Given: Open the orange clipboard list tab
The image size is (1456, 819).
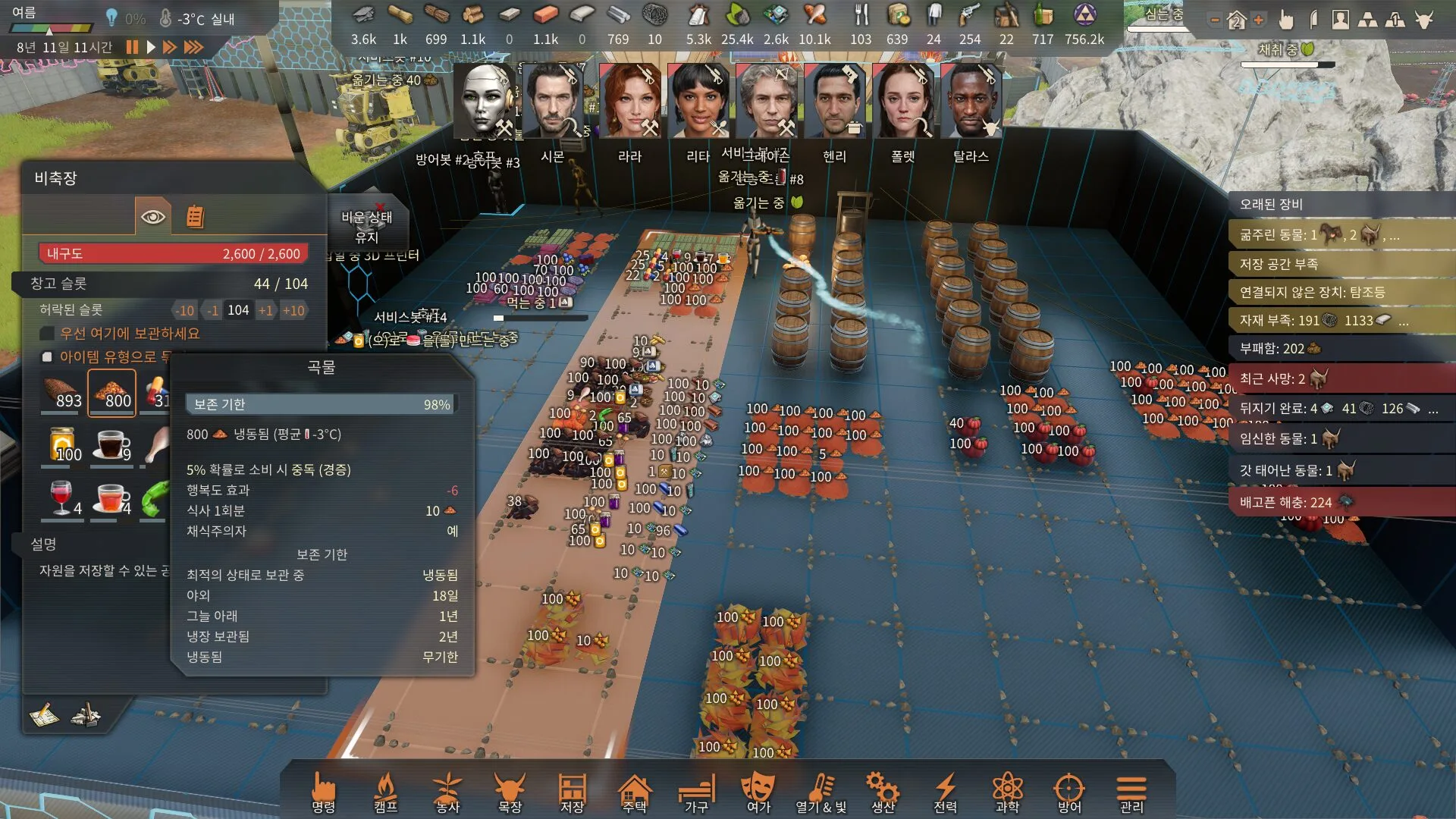Looking at the screenshot, I should [195, 217].
